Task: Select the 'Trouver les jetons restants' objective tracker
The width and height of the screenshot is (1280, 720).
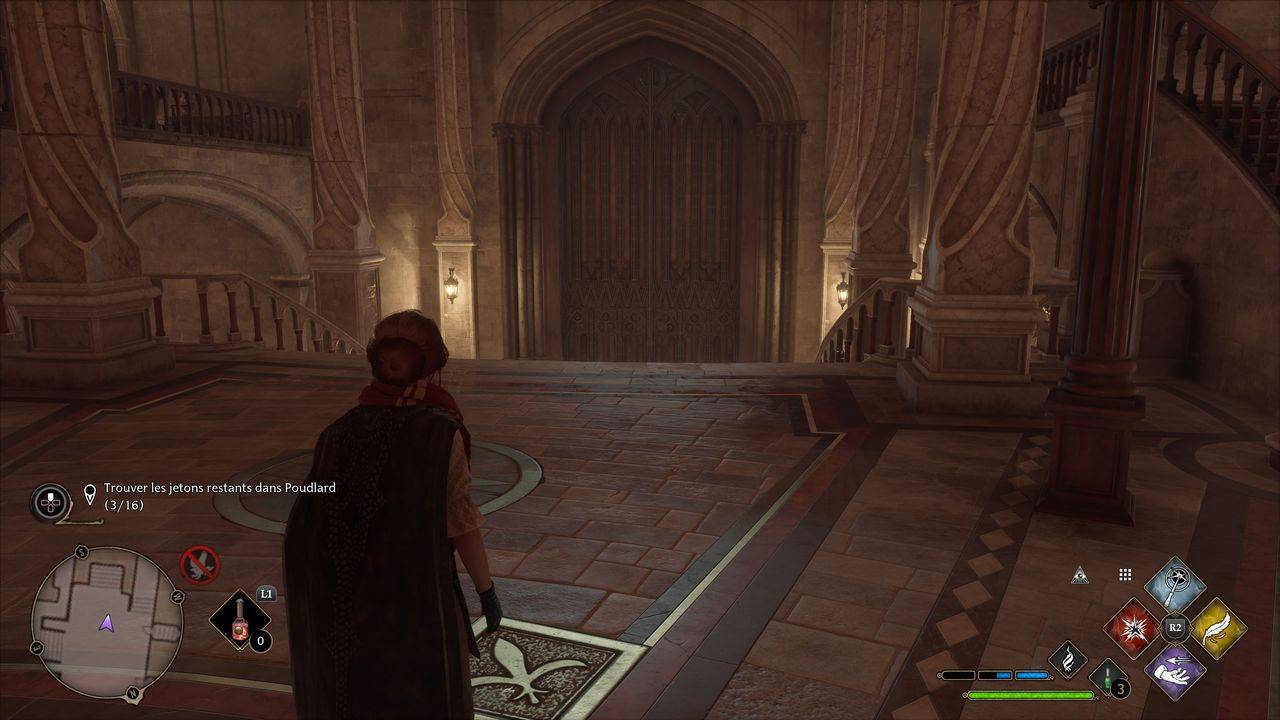Action: click(x=219, y=495)
